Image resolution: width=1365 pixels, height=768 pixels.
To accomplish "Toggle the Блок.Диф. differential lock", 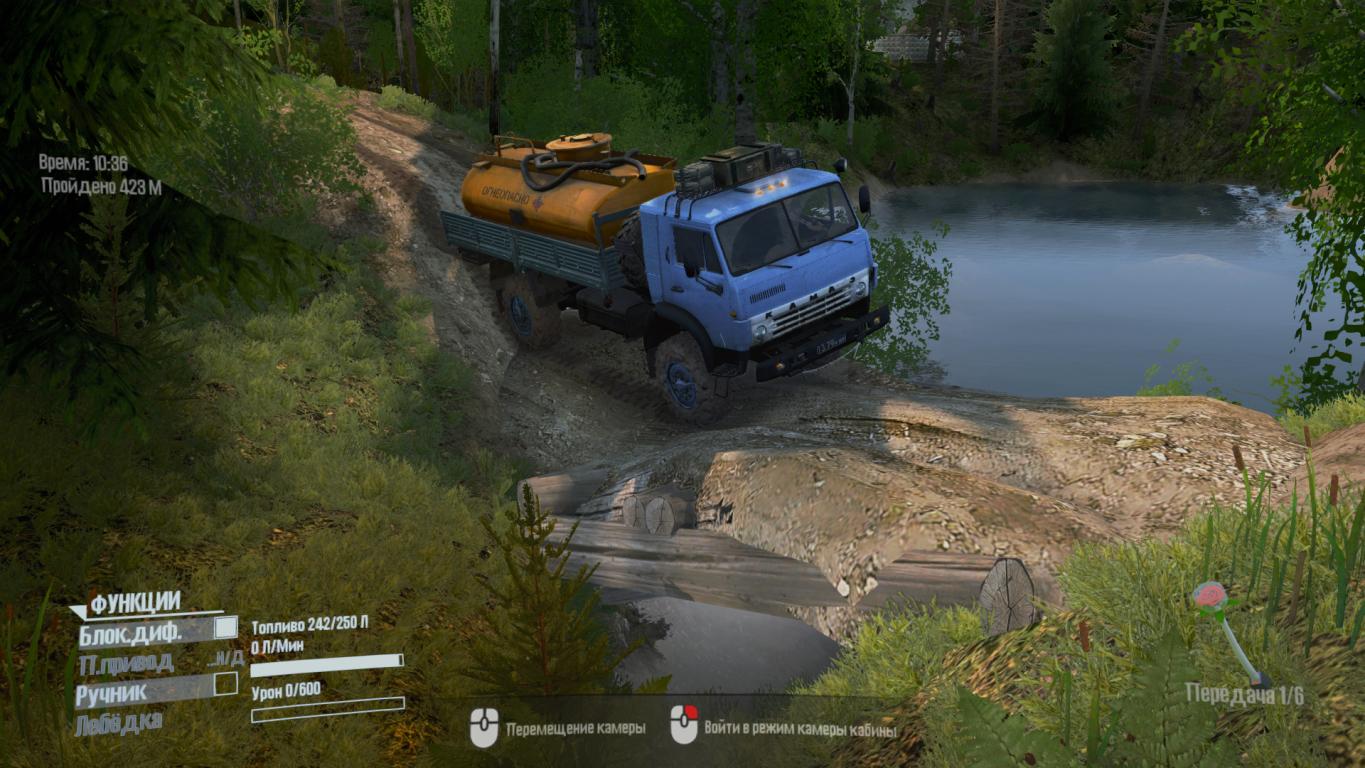I will (x=226, y=628).
